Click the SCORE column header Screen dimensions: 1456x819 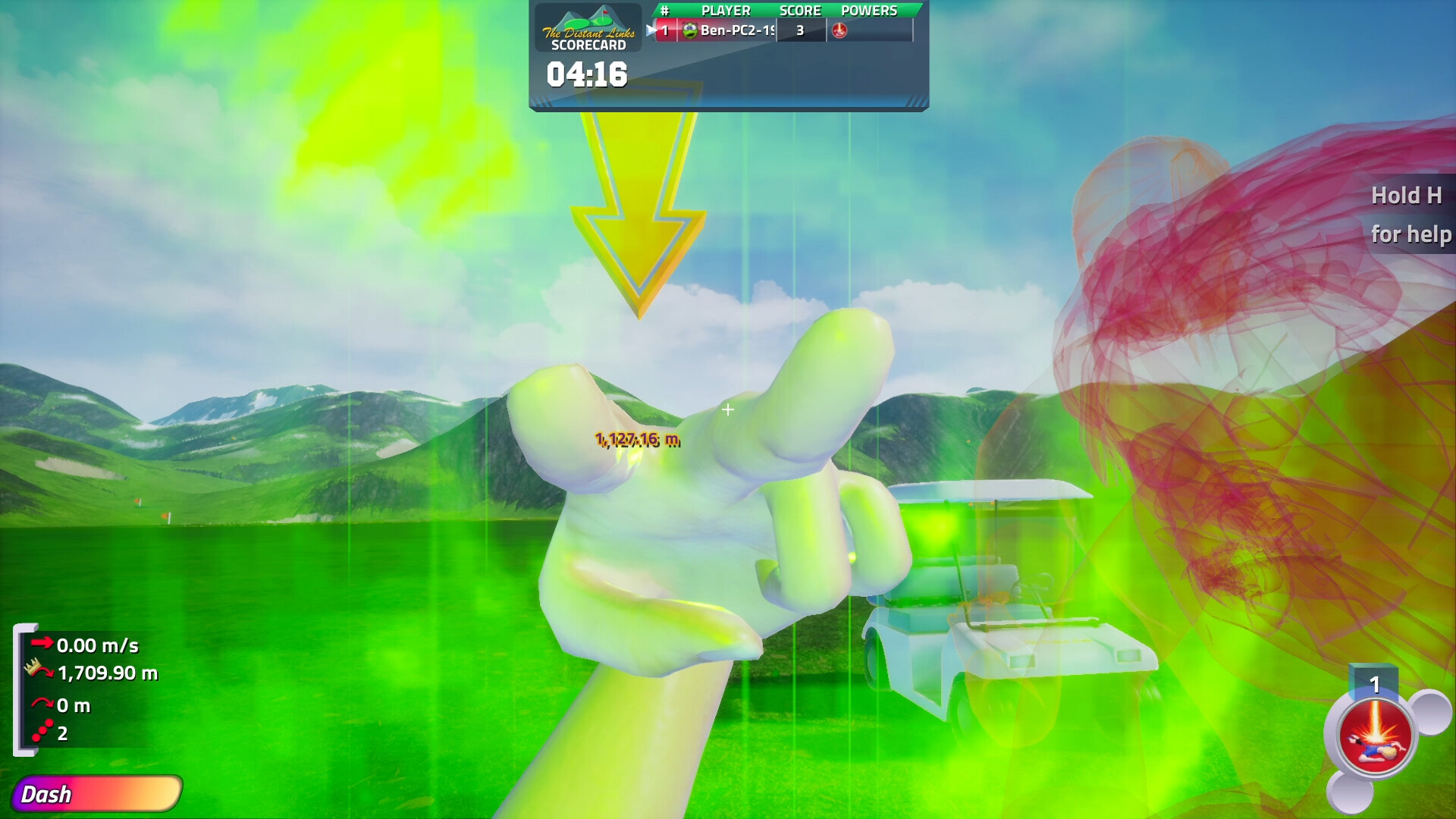[800, 11]
